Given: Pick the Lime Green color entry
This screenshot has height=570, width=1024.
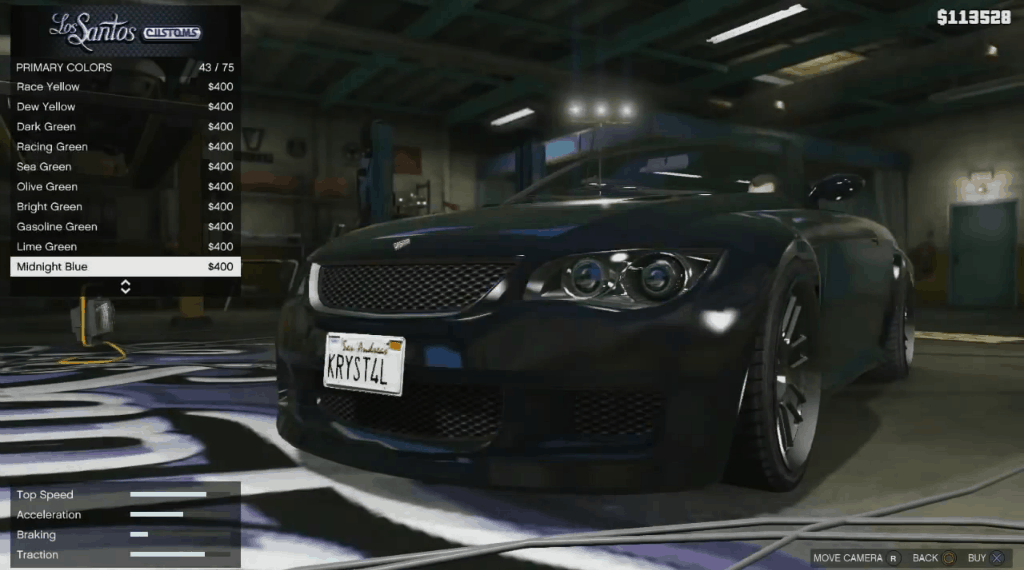Looking at the screenshot, I should 124,247.
